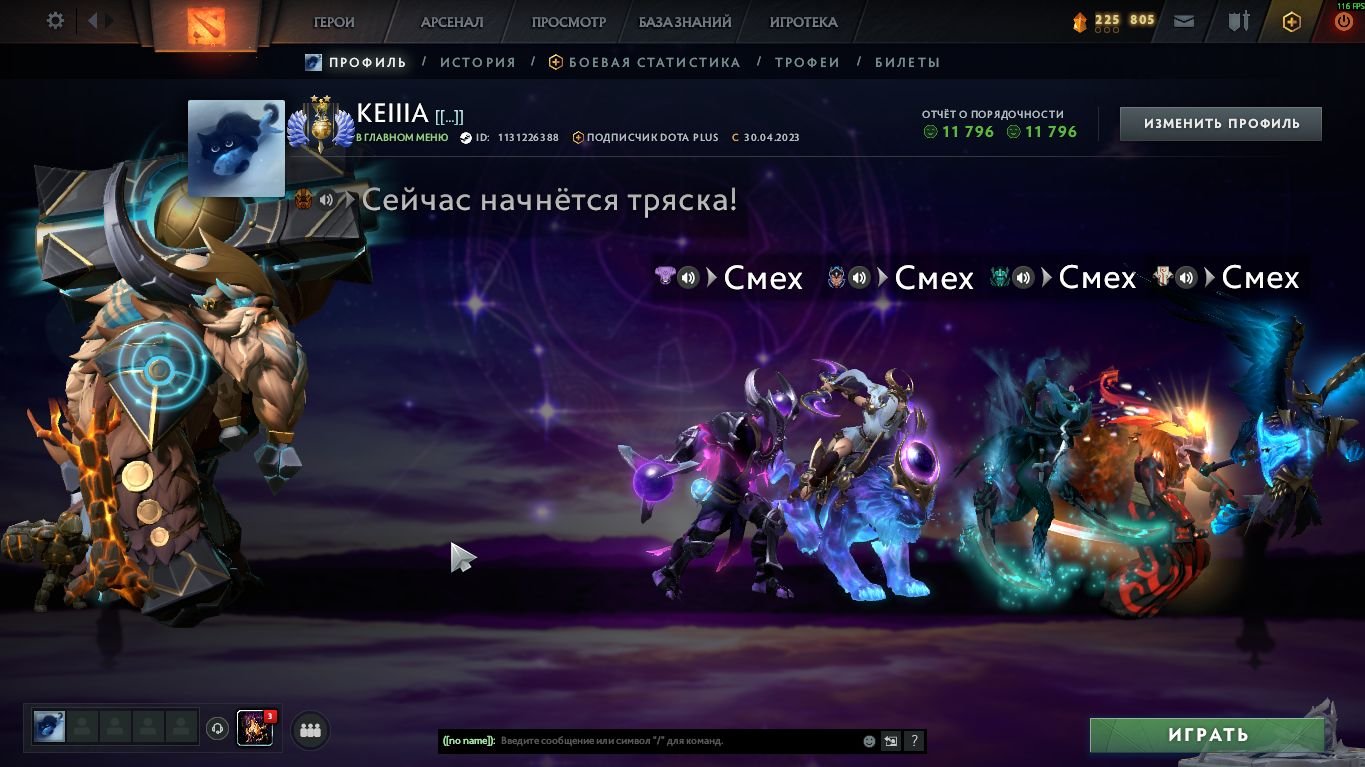Click ИЗМЕНИТЬ ПРОФИЛЬ button
This screenshot has width=1365, height=767.
point(1220,123)
